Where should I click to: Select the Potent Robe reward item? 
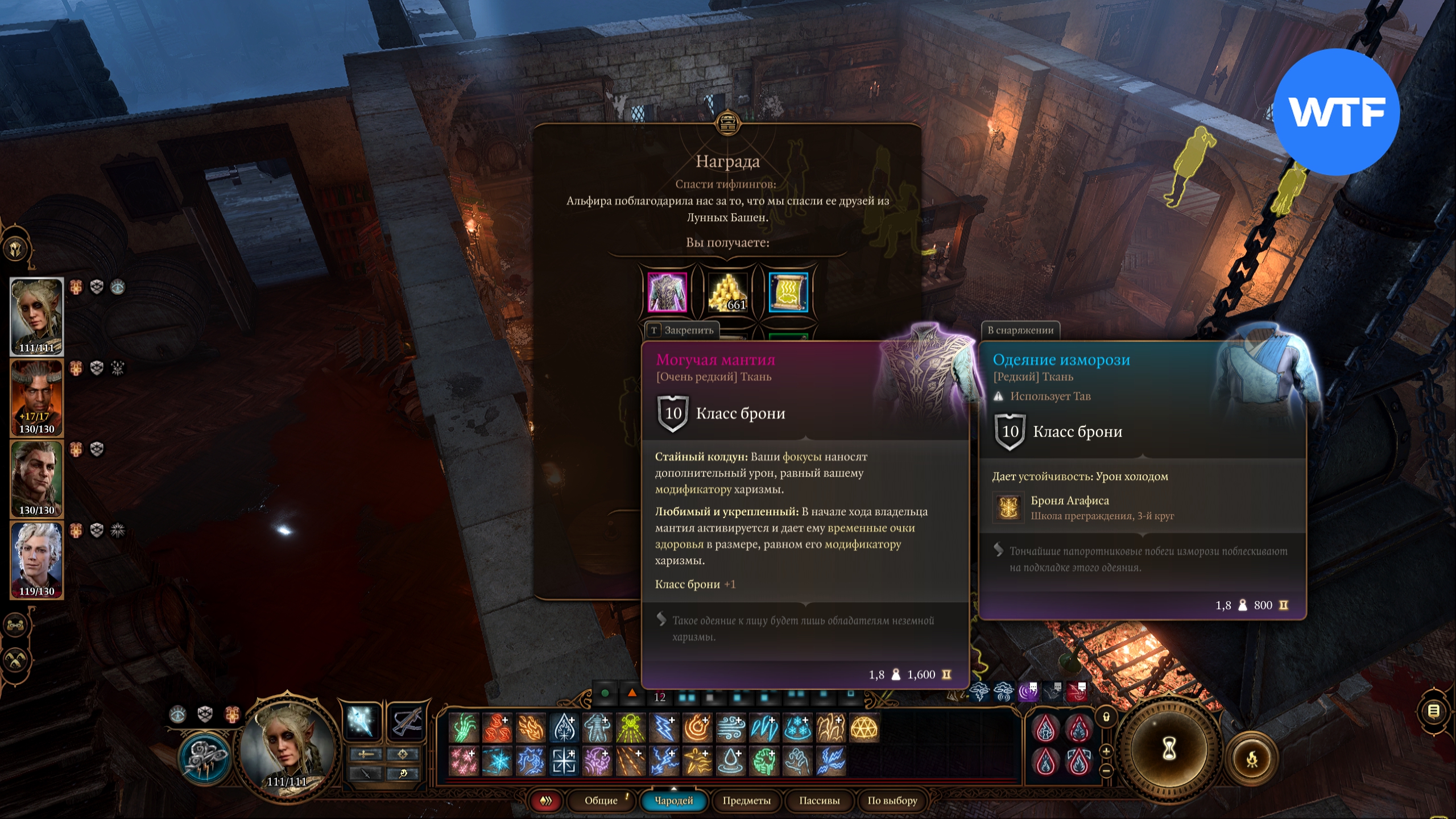(x=667, y=292)
